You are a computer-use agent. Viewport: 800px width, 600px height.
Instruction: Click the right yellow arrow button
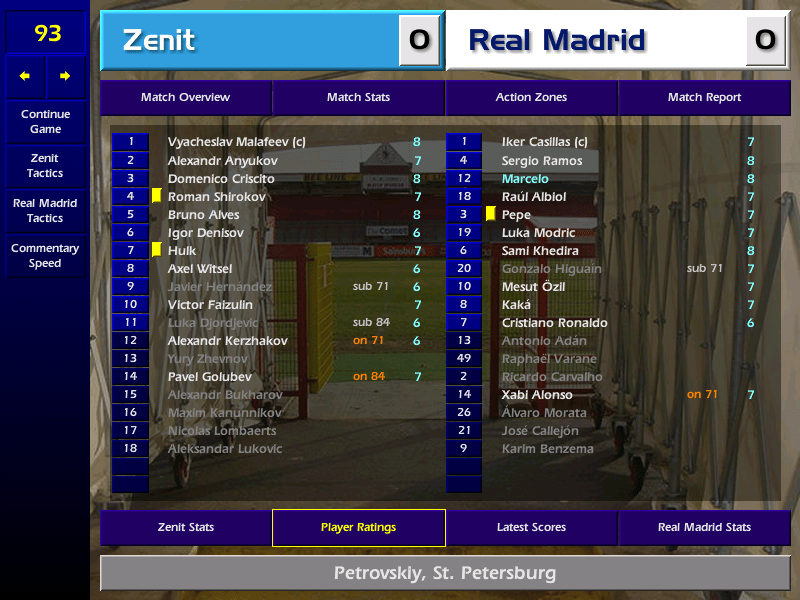66,76
